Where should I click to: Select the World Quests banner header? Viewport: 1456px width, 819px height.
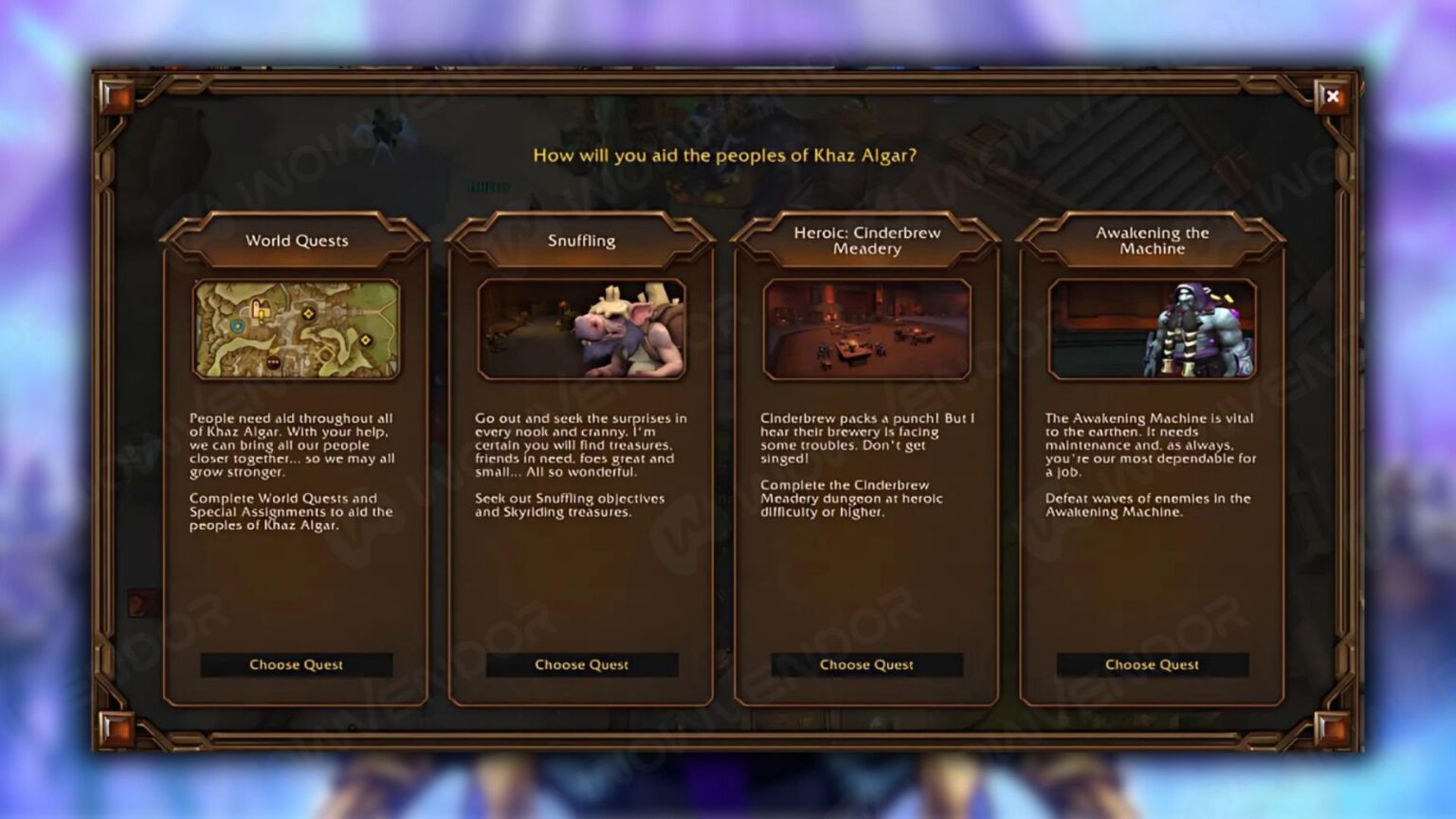point(297,241)
